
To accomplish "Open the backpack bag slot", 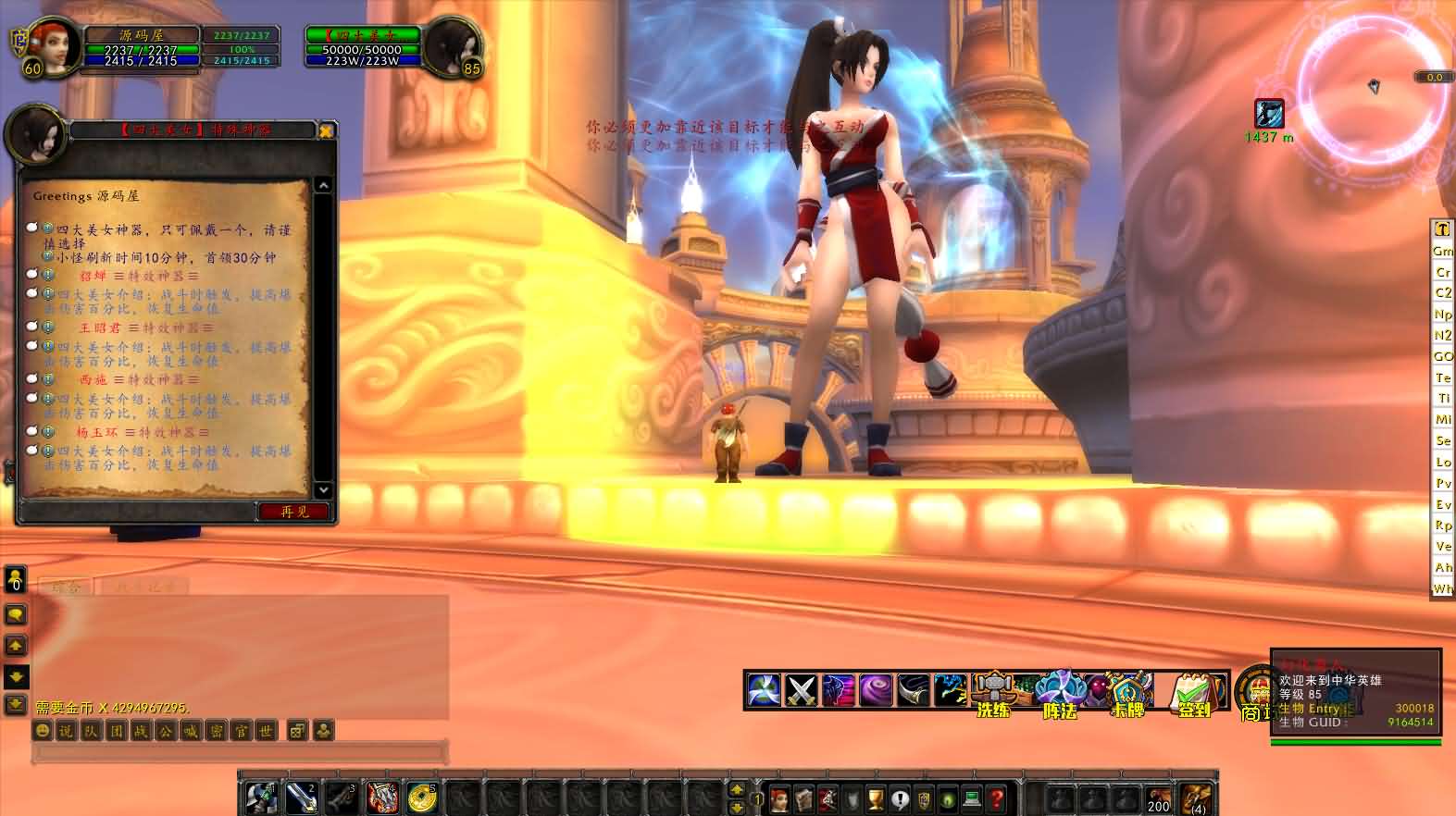I will 1197,797.
